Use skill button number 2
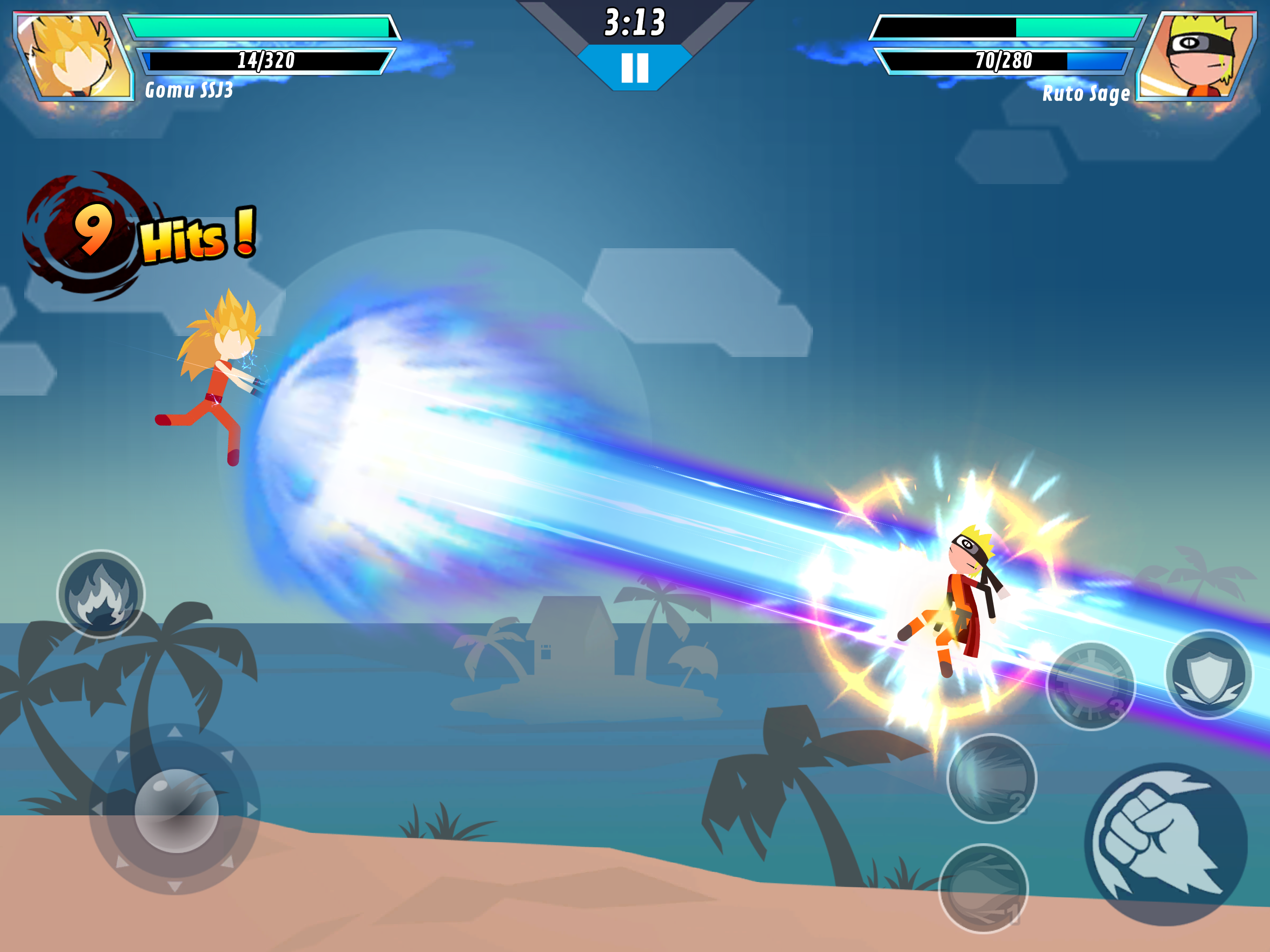Viewport: 1270px width, 952px height. point(992,778)
